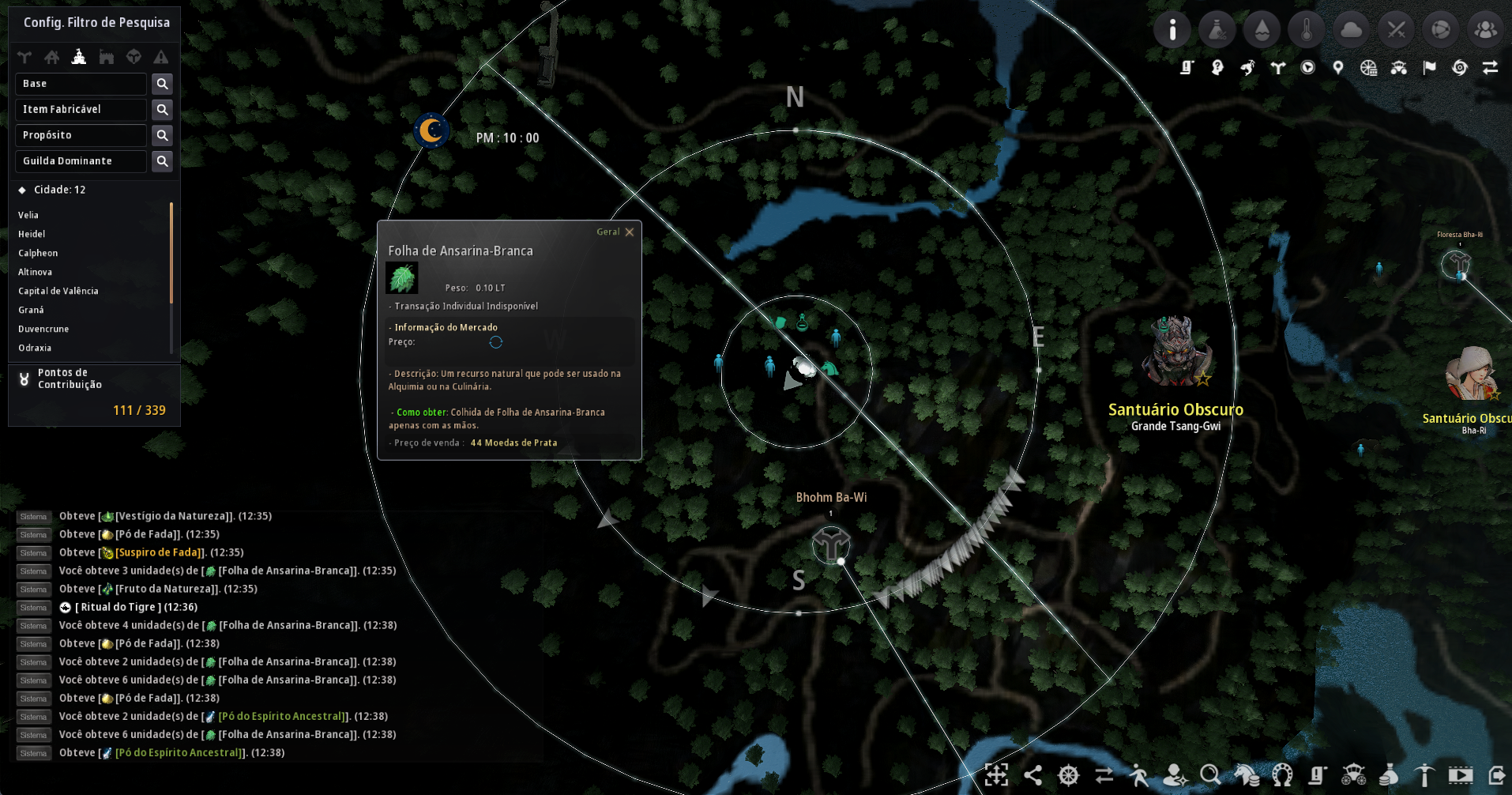Select Velia in the city list

(x=28, y=215)
